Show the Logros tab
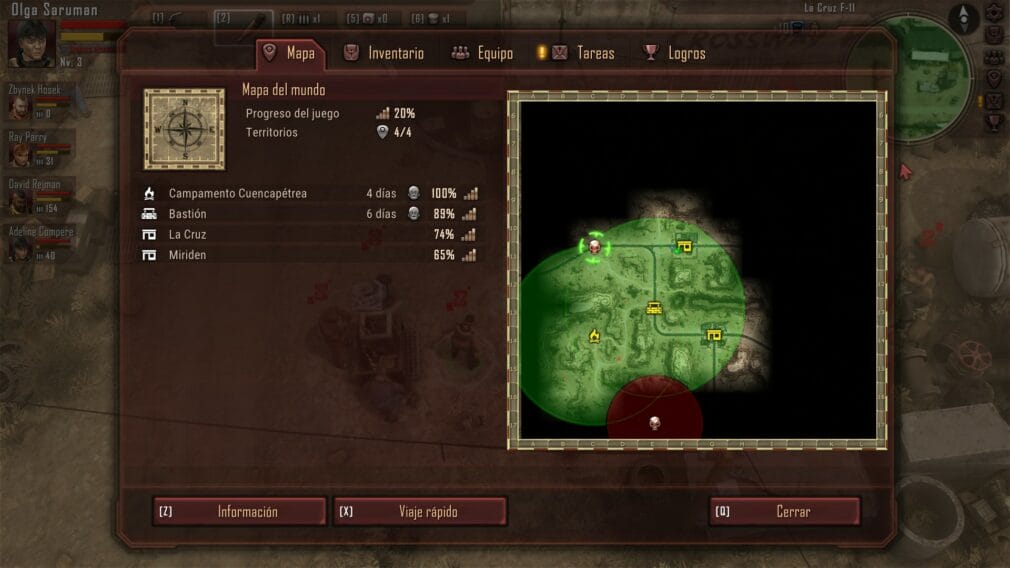The width and height of the screenshot is (1010, 568). pyautogui.click(x=675, y=54)
